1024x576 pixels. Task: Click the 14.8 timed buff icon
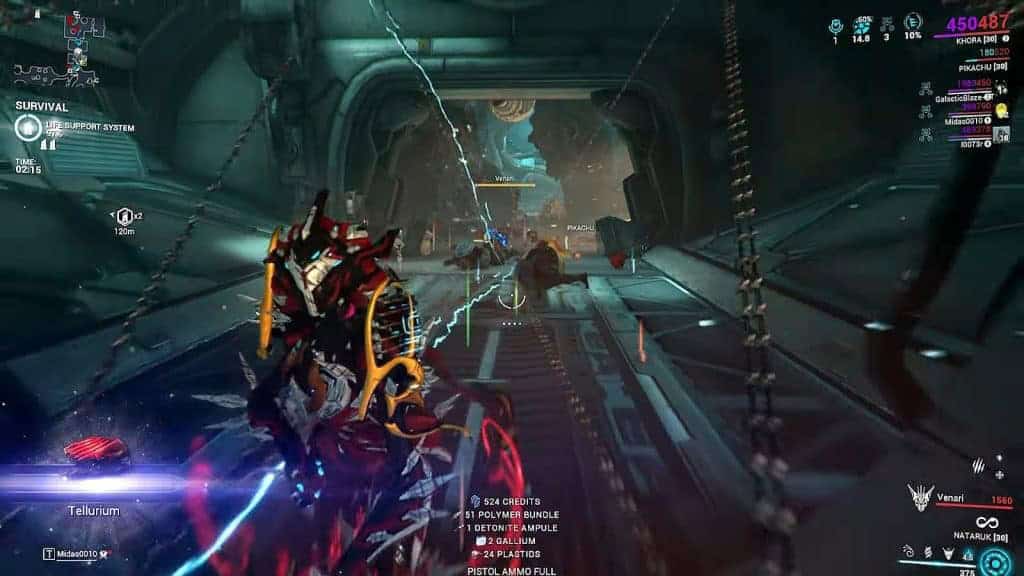(860, 24)
